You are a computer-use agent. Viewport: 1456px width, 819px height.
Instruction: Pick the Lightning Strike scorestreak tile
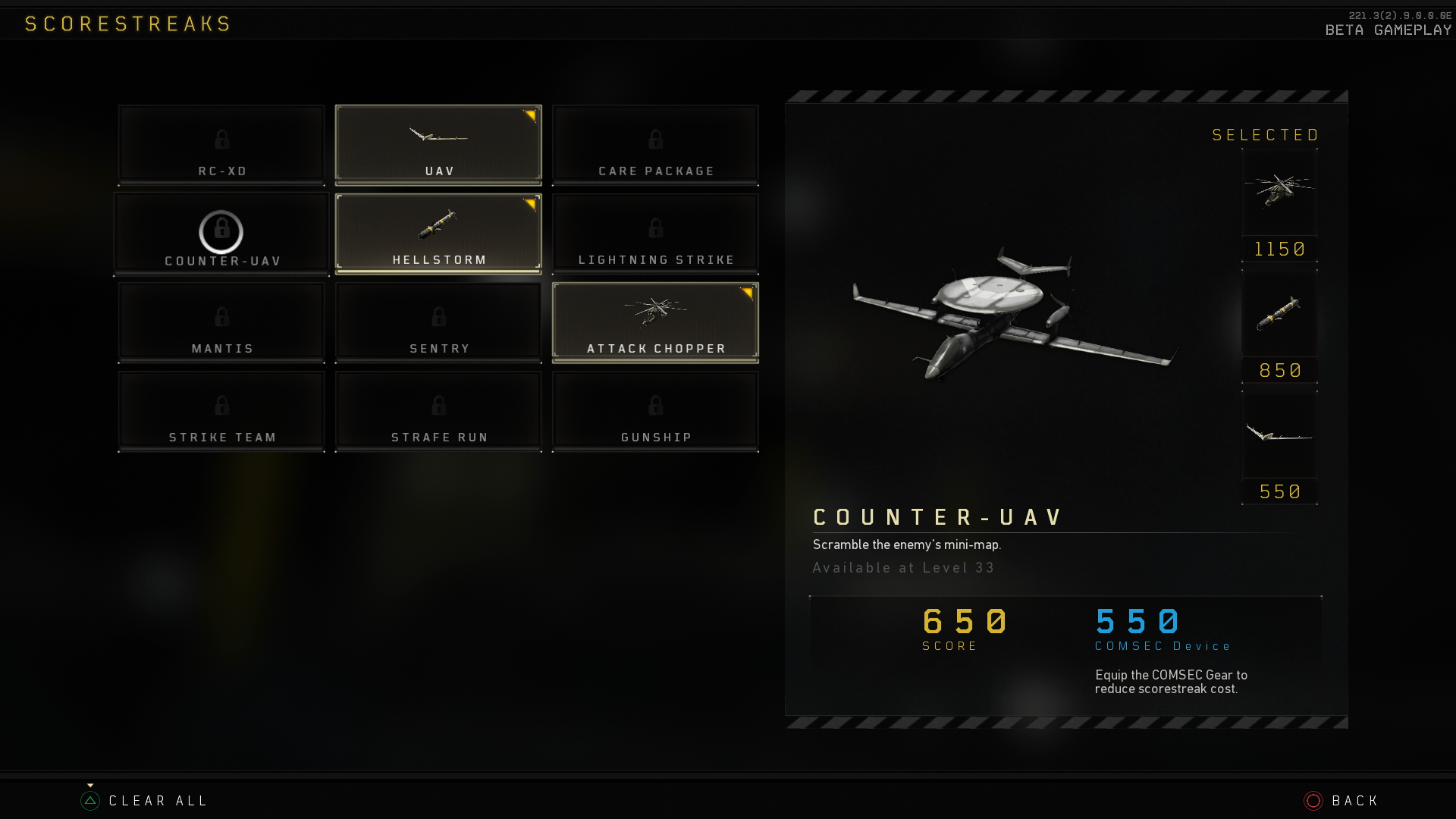click(655, 234)
